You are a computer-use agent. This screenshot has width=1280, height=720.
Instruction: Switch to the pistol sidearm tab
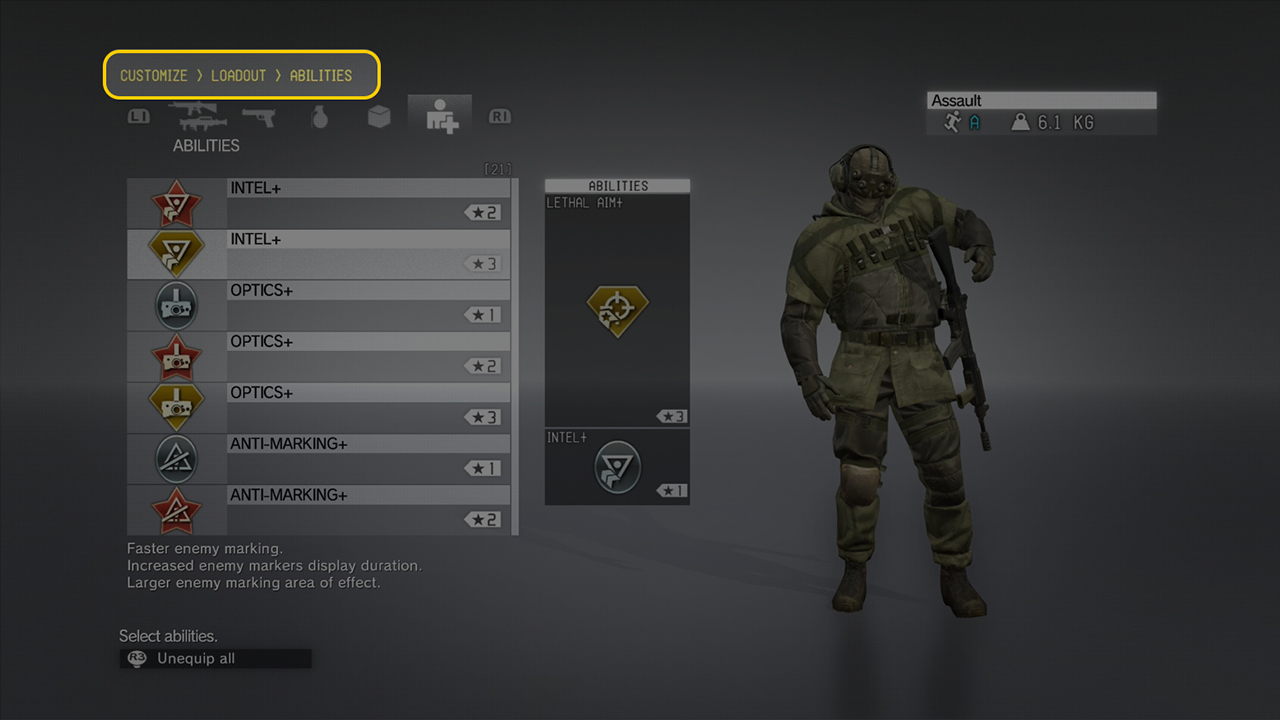[x=258, y=117]
